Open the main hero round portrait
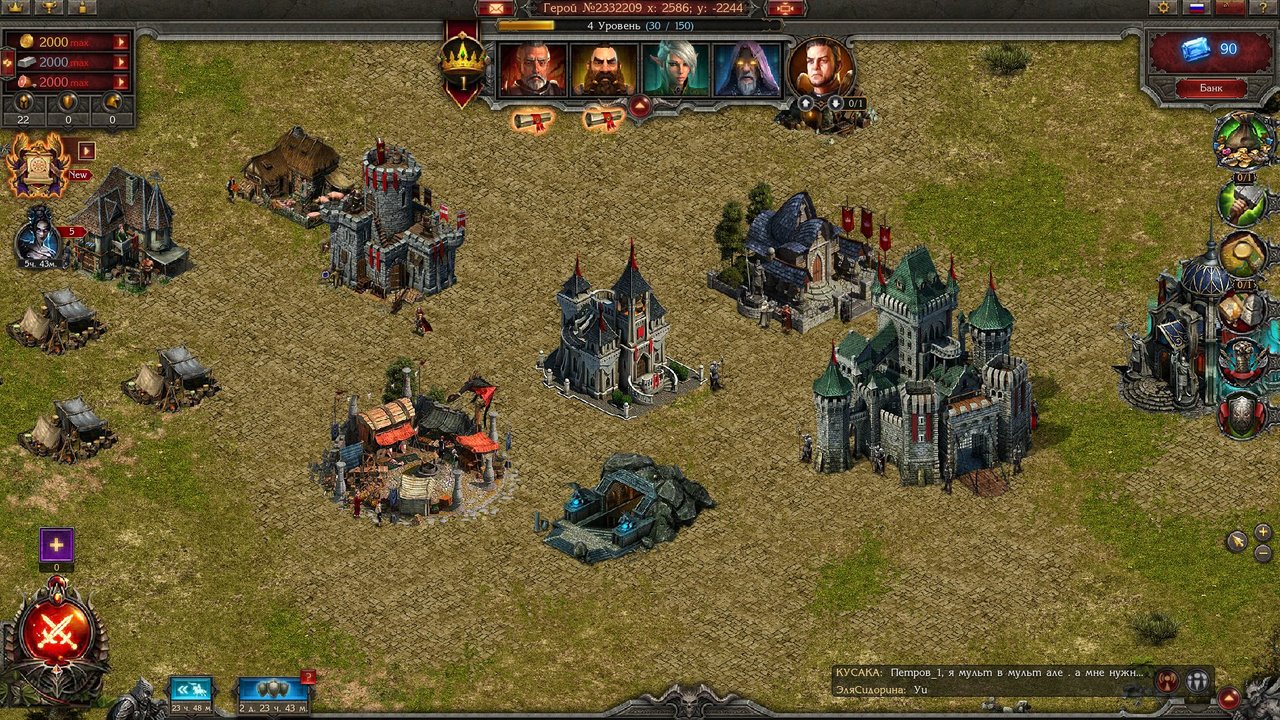The width and height of the screenshot is (1280, 720). click(x=821, y=68)
